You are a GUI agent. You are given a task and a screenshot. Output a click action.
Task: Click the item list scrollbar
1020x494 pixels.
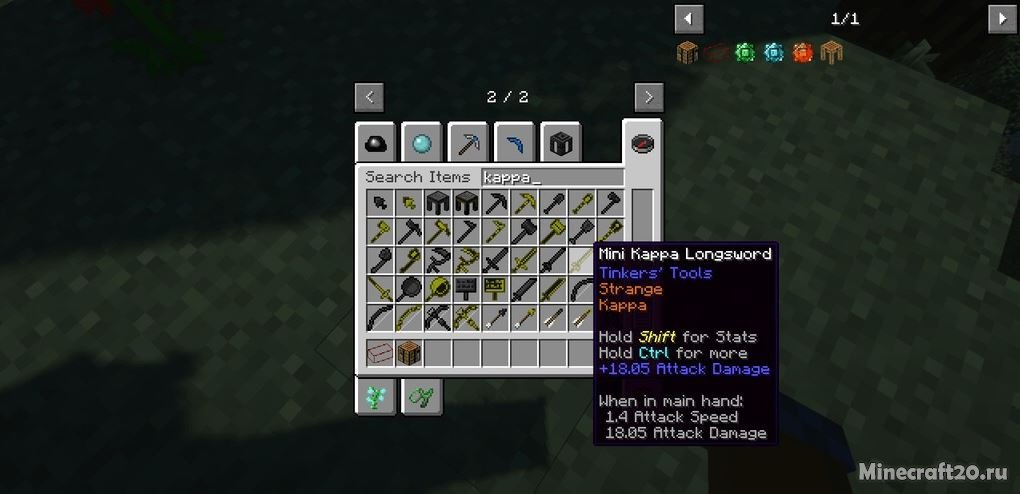click(x=641, y=210)
